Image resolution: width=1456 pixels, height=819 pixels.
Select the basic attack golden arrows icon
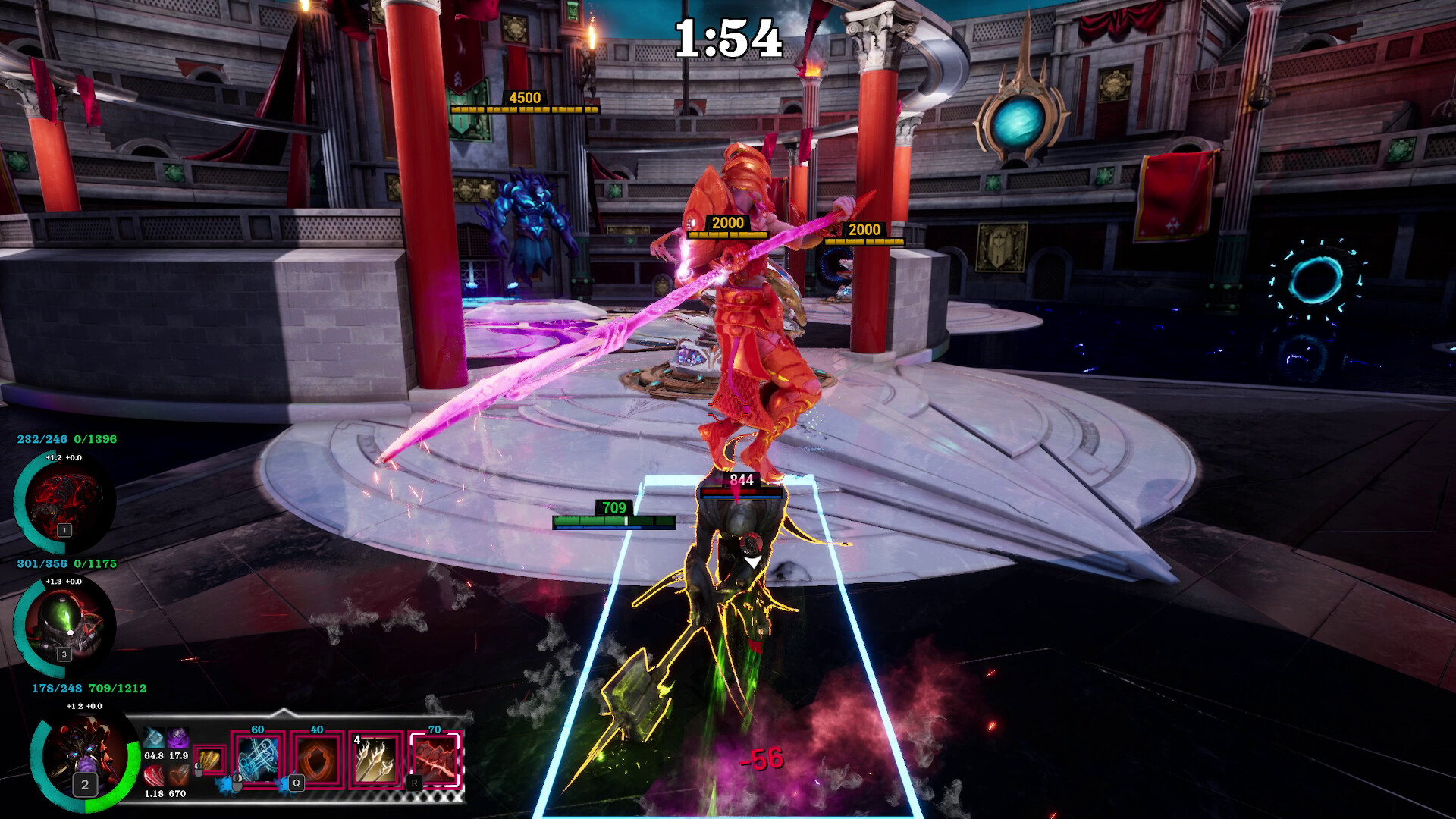pyautogui.click(x=211, y=760)
